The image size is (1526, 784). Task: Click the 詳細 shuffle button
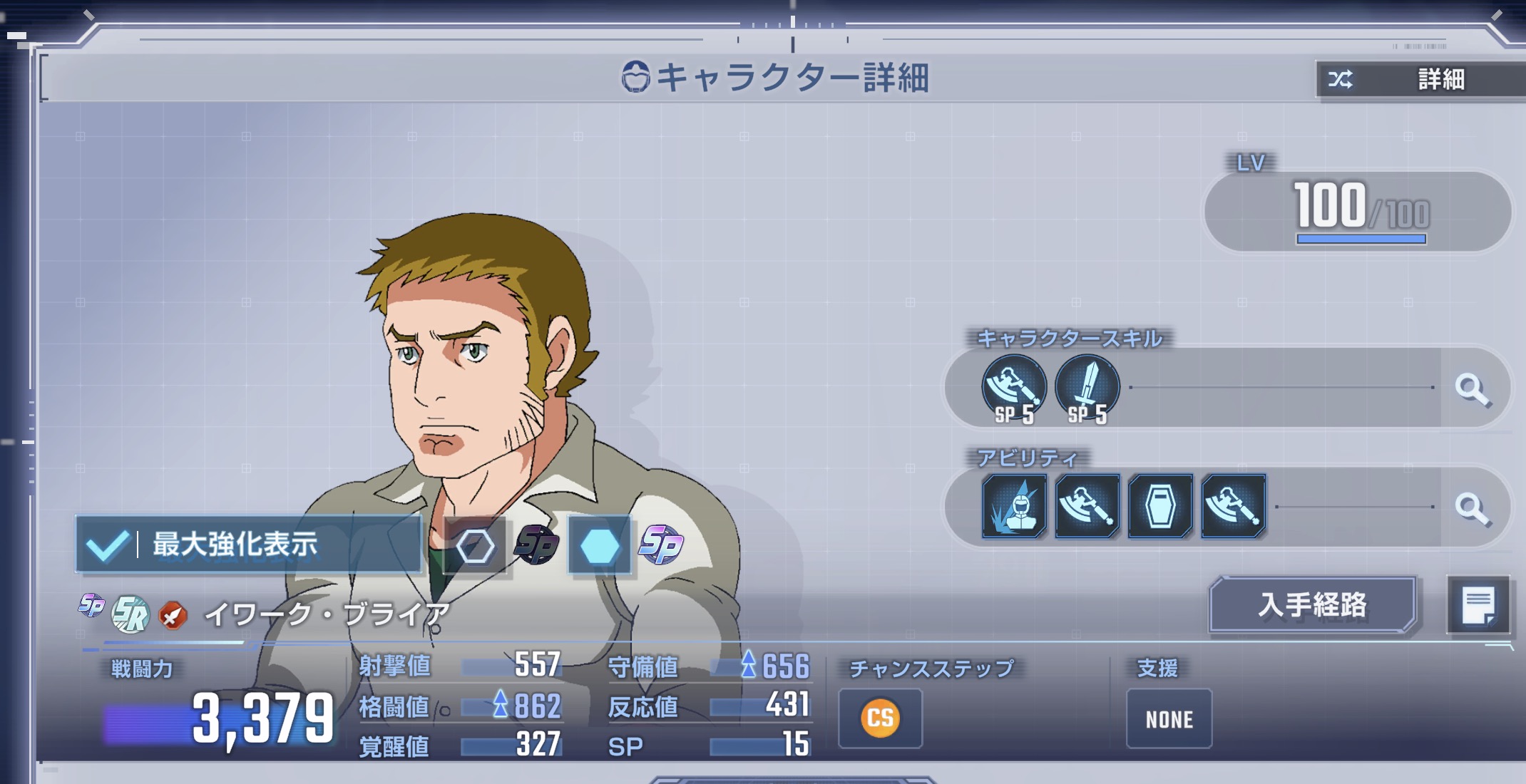pos(1419,79)
